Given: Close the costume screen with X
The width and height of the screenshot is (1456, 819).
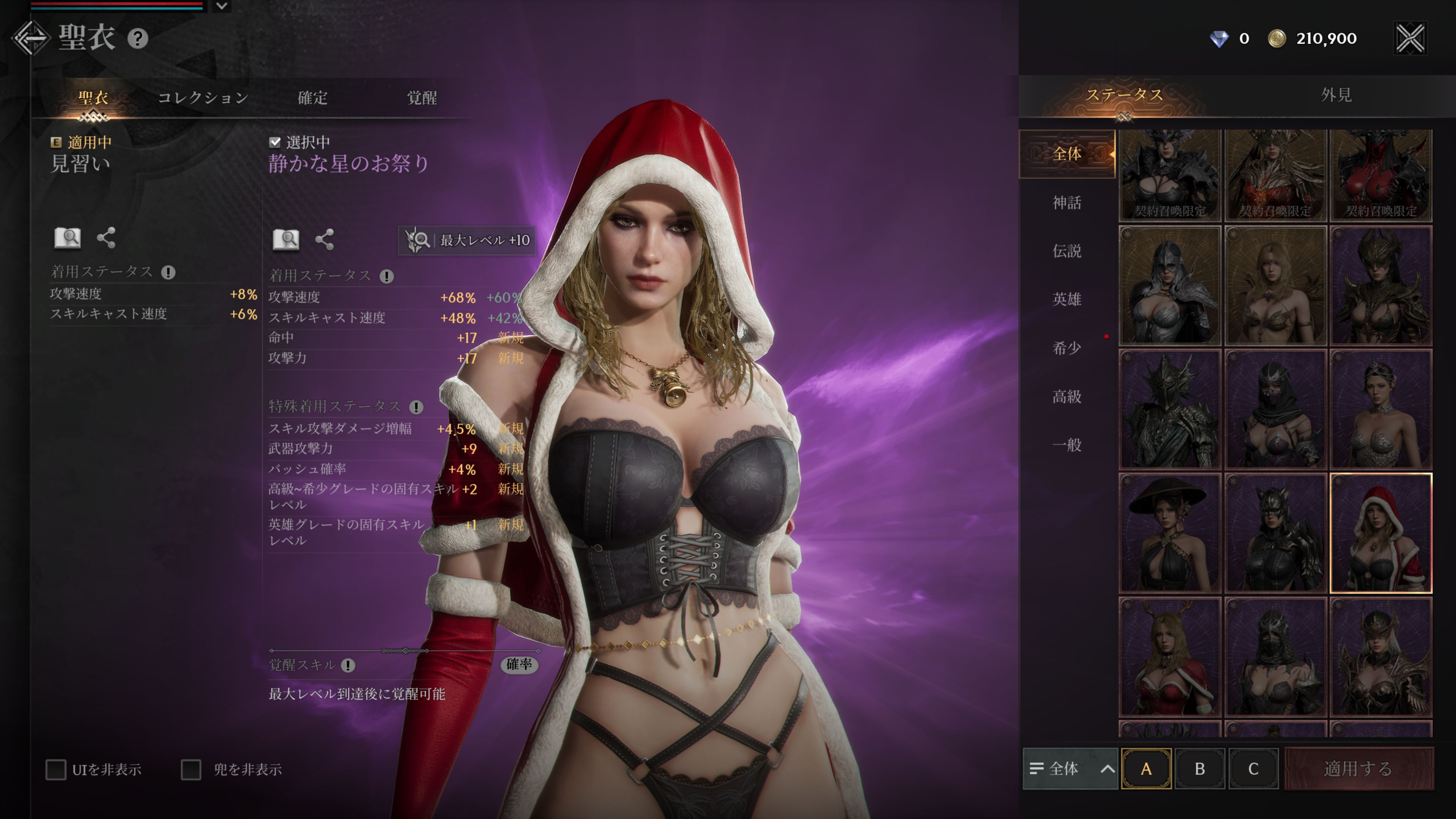Looking at the screenshot, I should tap(1410, 38).
